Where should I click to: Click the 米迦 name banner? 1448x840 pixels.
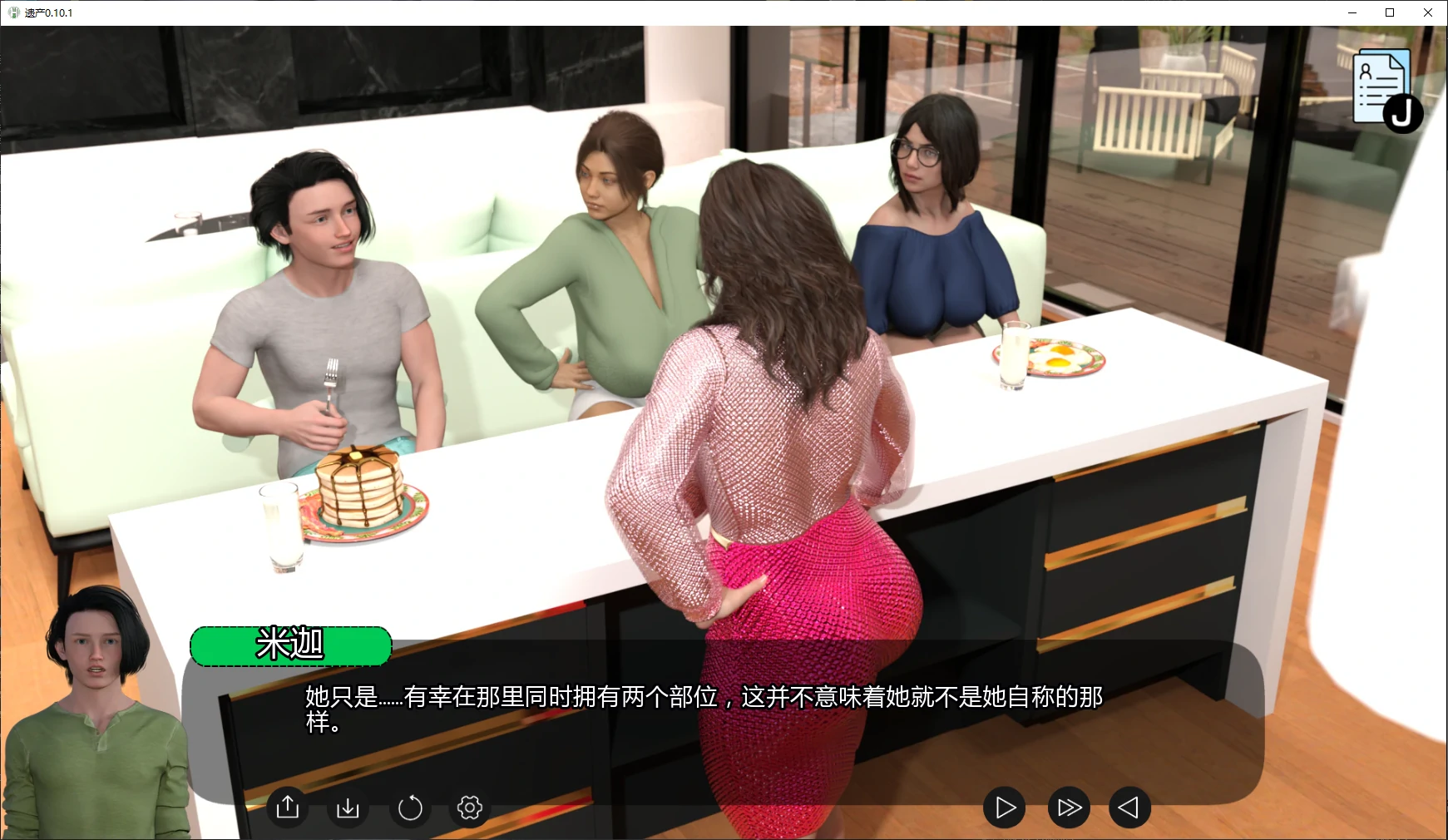tap(290, 645)
